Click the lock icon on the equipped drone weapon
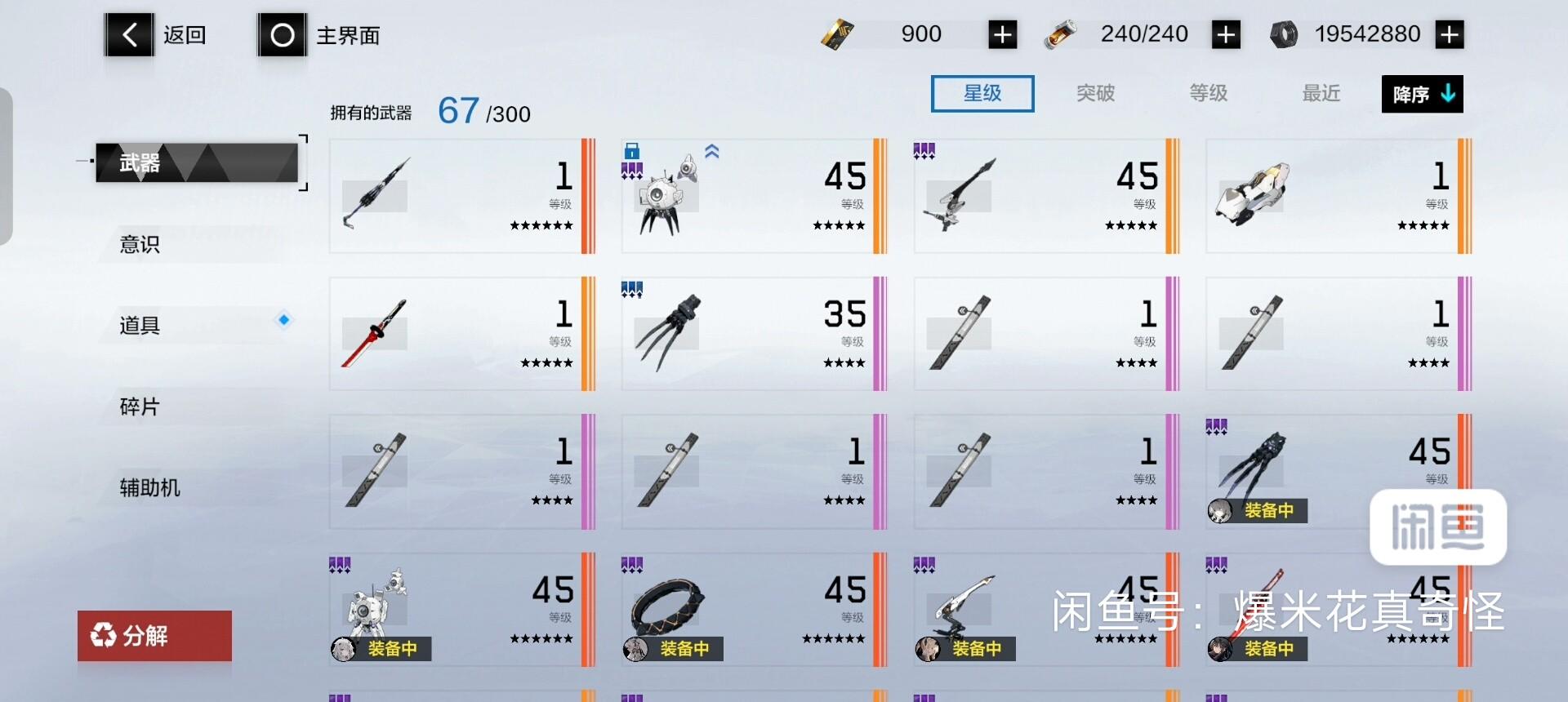Image resolution: width=1568 pixels, height=702 pixels. tap(633, 152)
